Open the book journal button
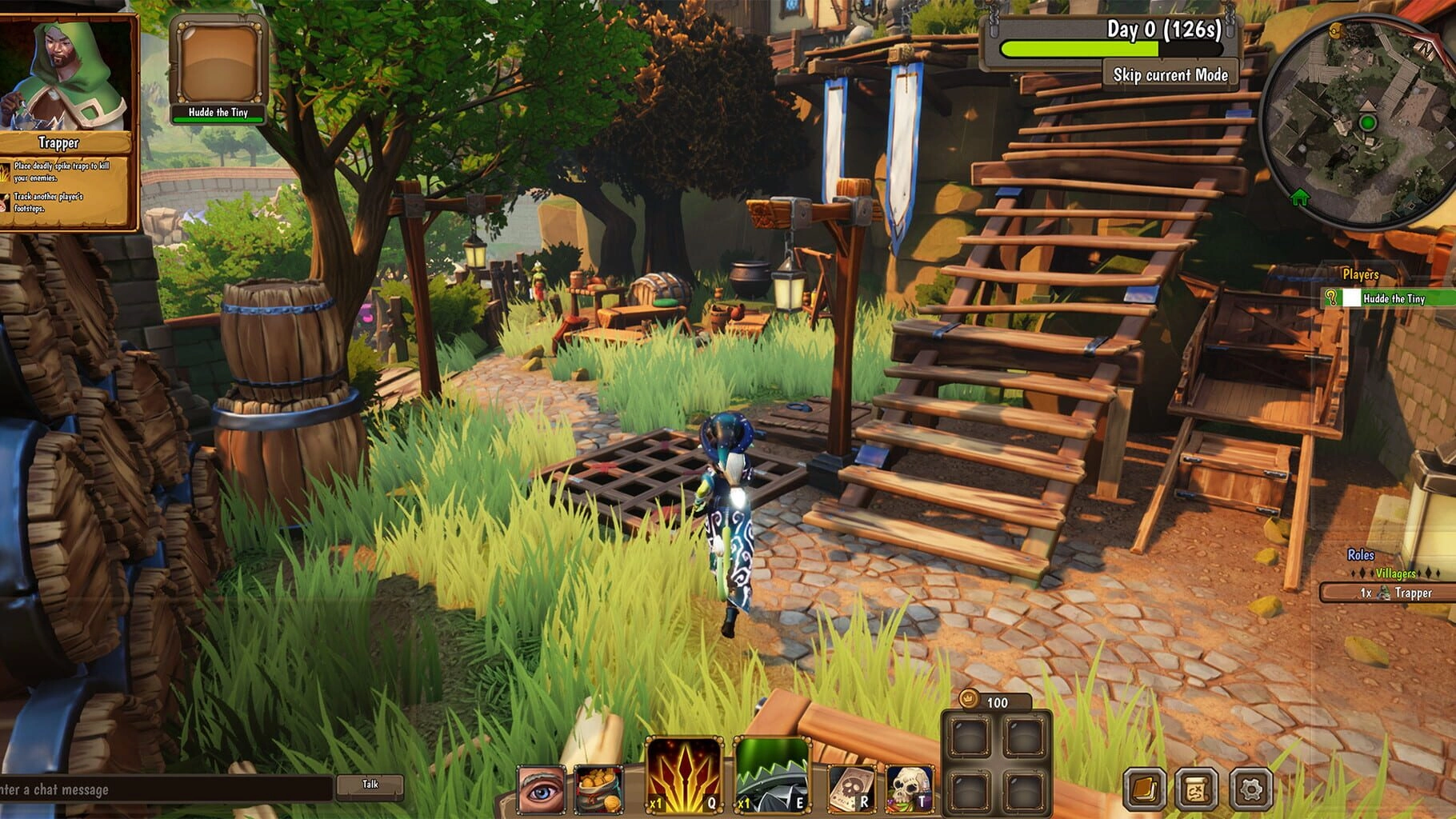1456x819 pixels. 1144,789
